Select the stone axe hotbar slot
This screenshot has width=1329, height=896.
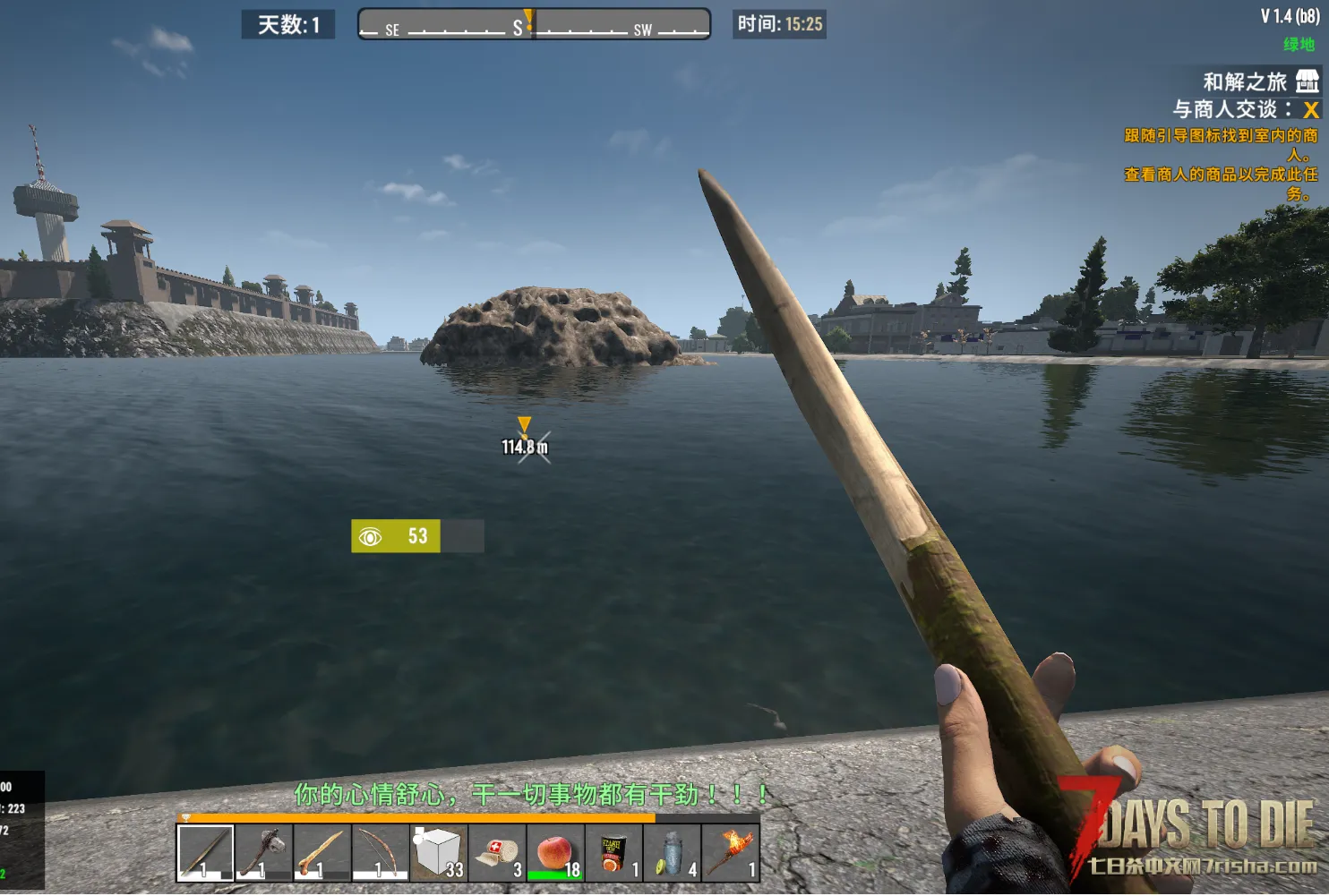tap(264, 853)
